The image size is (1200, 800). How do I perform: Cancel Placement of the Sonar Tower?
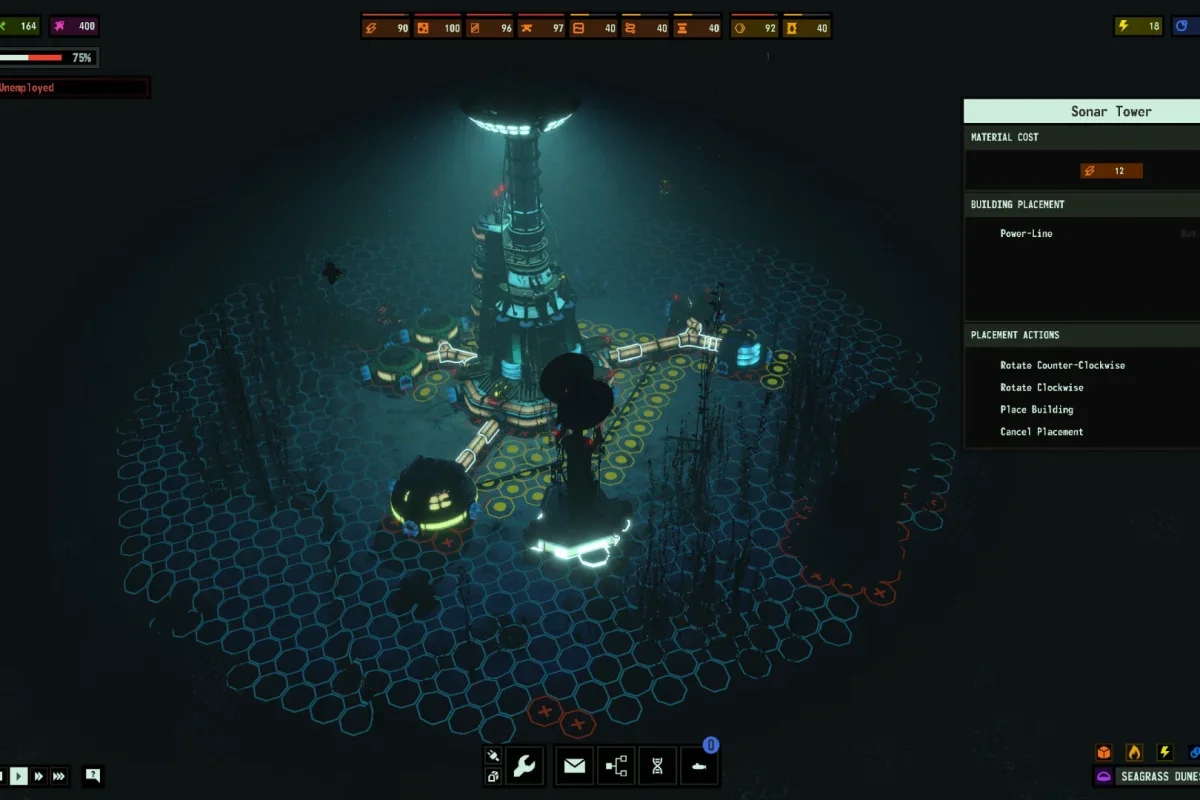click(x=1041, y=431)
